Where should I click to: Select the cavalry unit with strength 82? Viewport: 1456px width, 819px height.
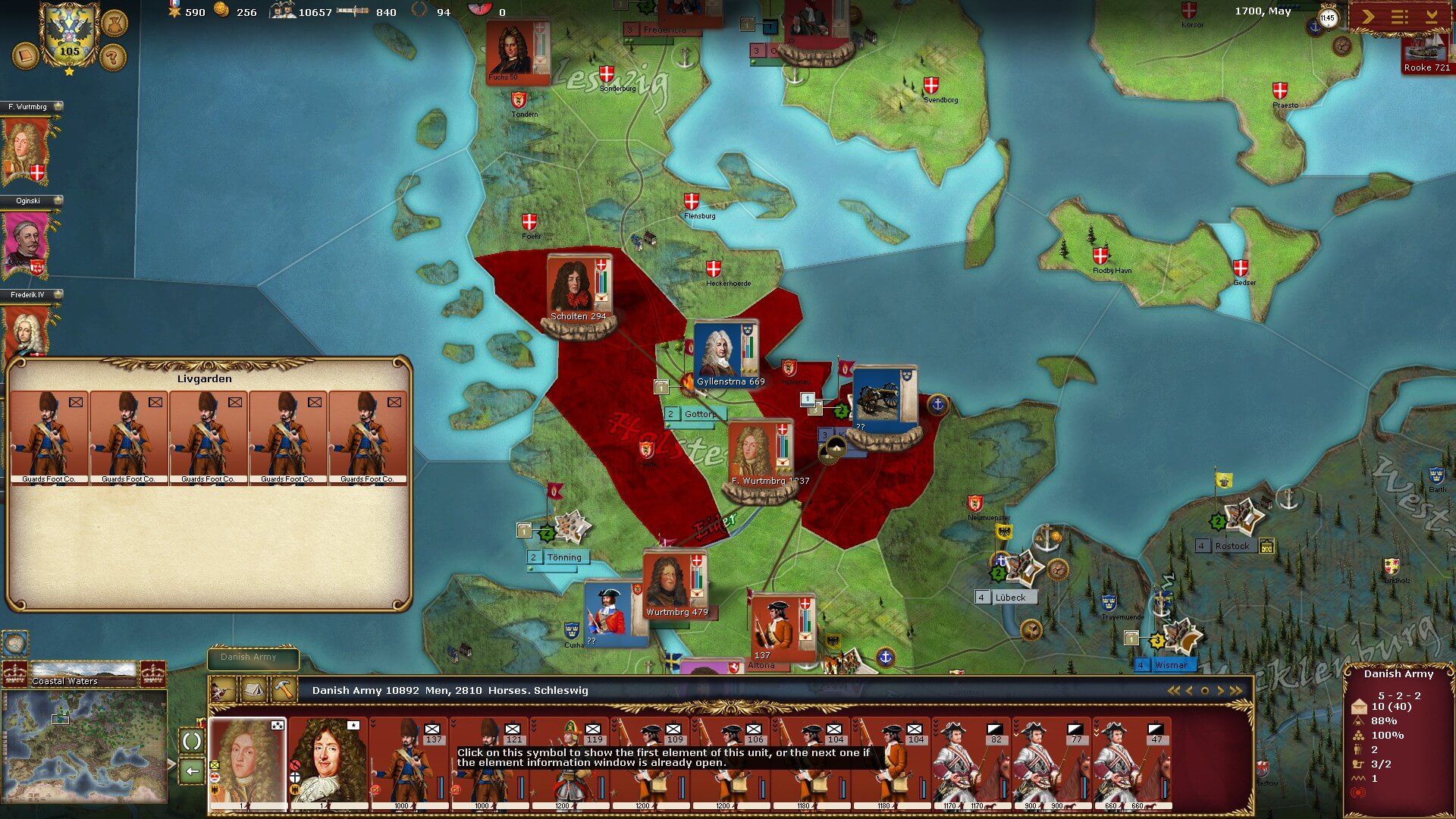point(972,763)
